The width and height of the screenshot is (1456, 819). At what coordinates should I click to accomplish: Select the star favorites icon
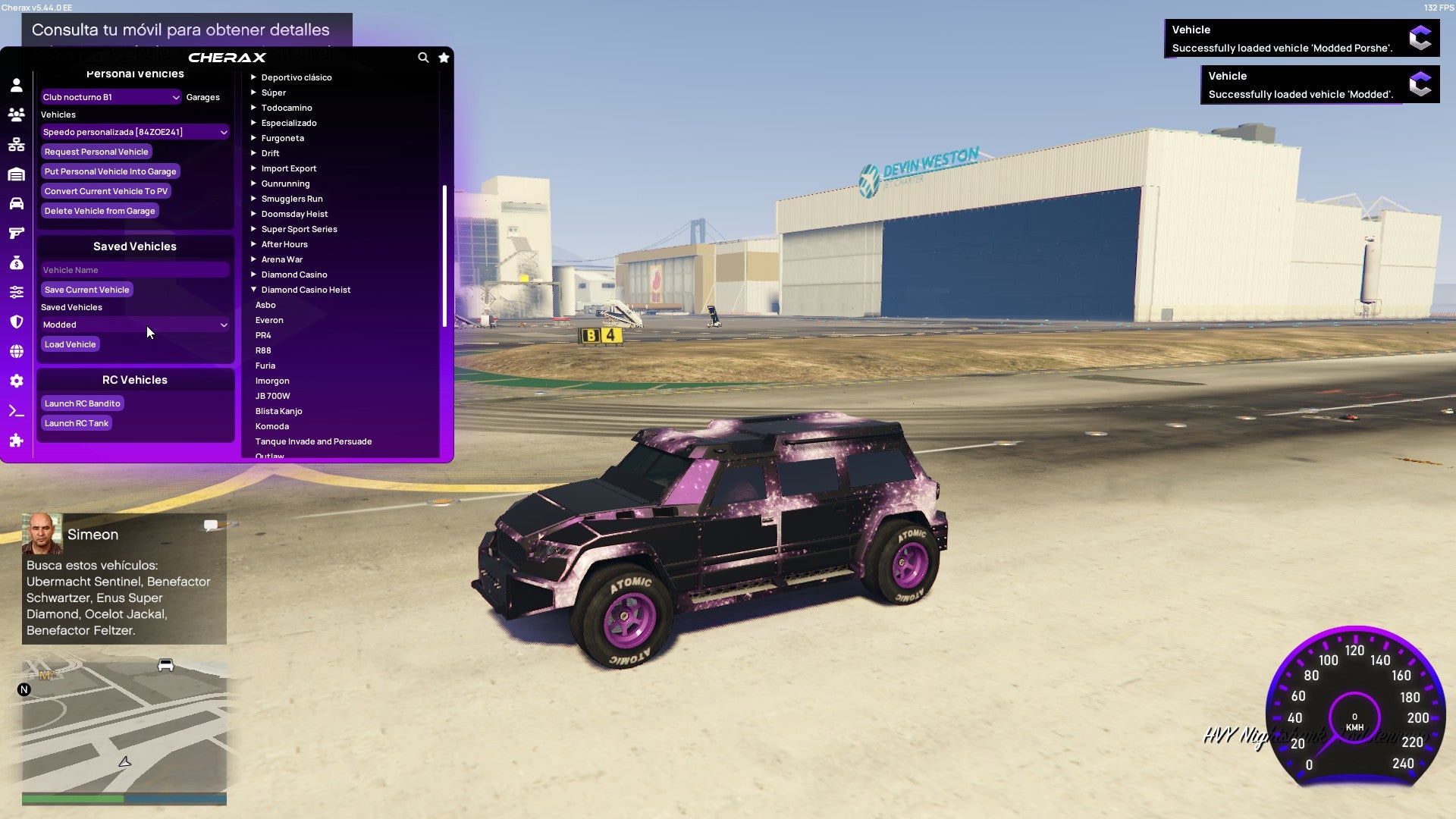coord(444,57)
